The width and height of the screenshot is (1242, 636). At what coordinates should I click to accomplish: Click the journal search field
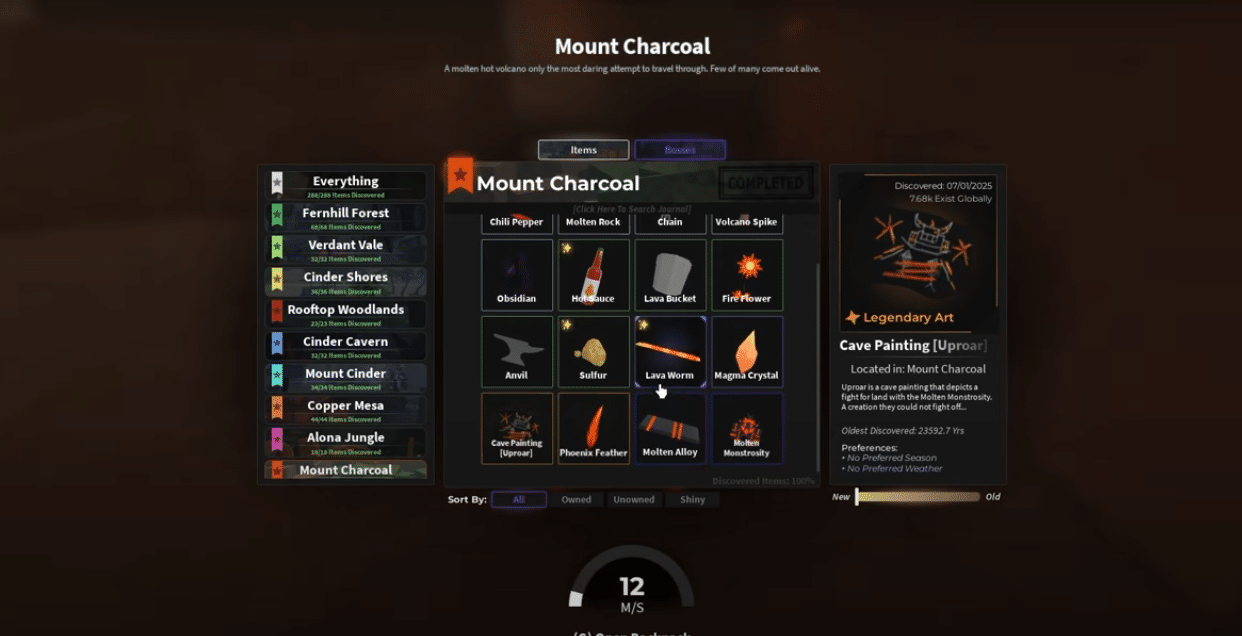click(x=632, y=209)
